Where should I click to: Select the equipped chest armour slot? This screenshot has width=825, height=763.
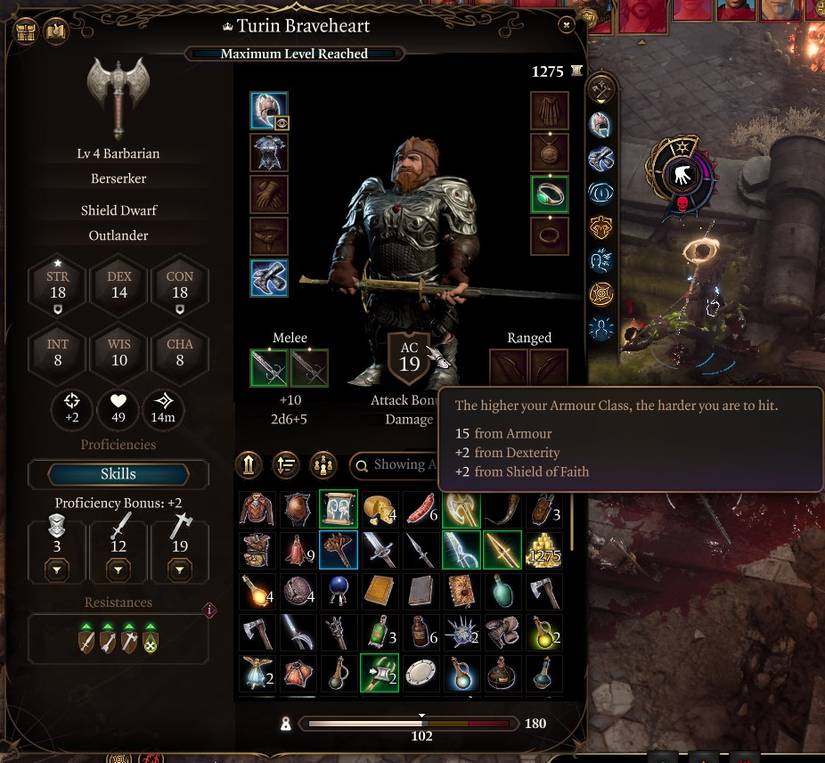click(269, 153)
